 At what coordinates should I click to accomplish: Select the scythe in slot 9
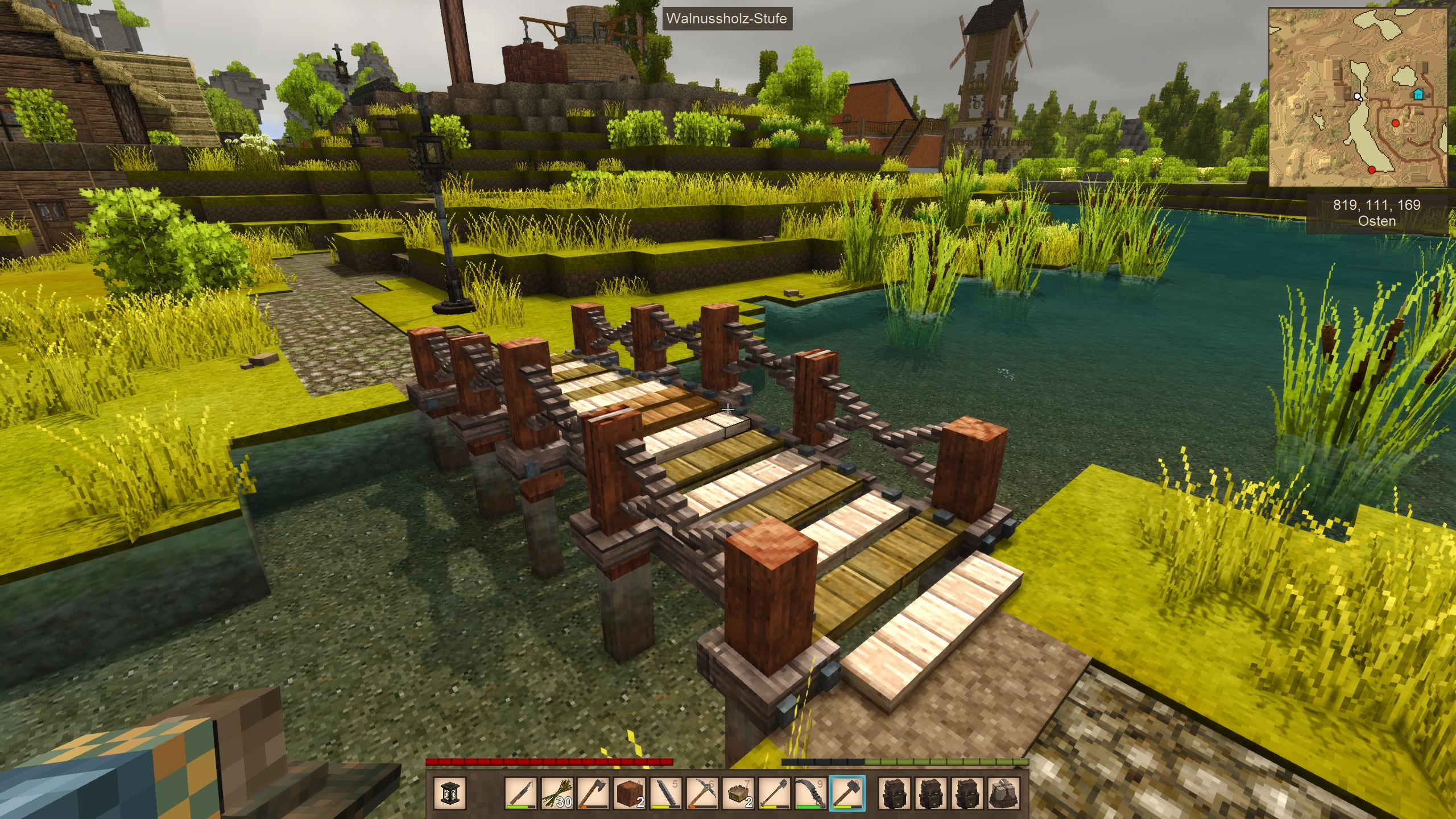[x=810, y=793]
